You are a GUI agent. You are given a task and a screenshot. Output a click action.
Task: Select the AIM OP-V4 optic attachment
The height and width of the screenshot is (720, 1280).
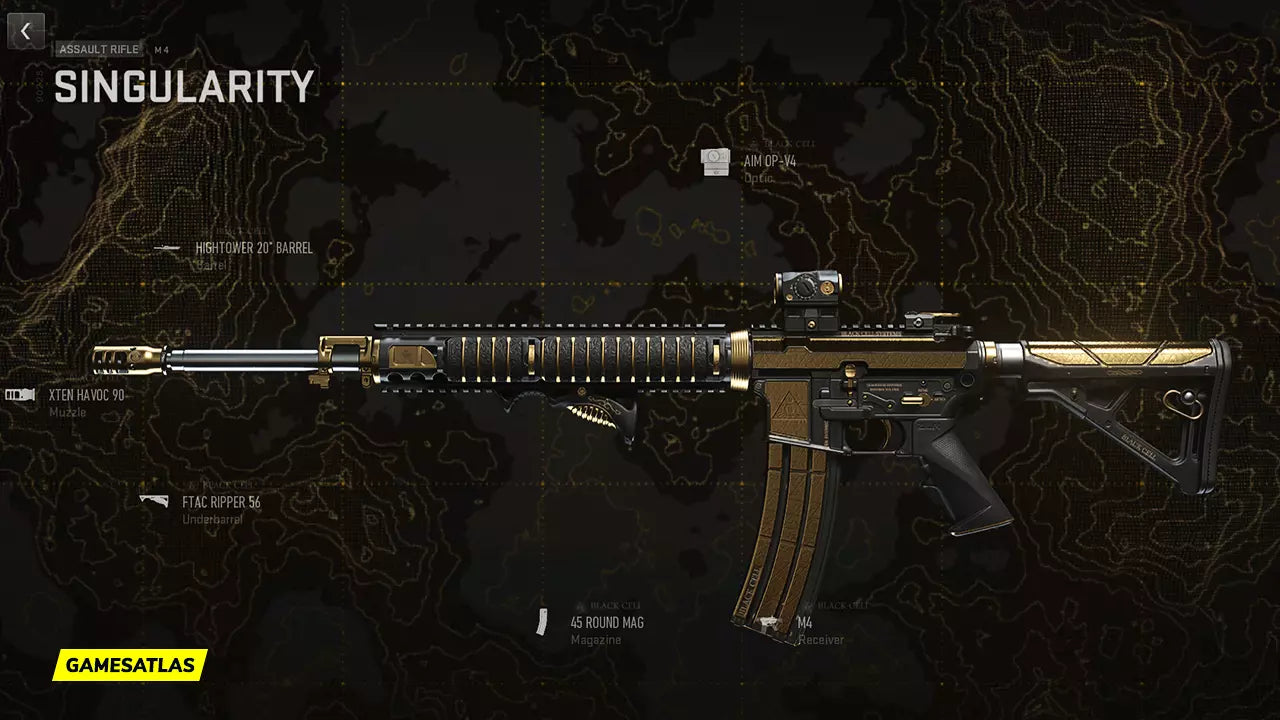[x=769, y=160]
